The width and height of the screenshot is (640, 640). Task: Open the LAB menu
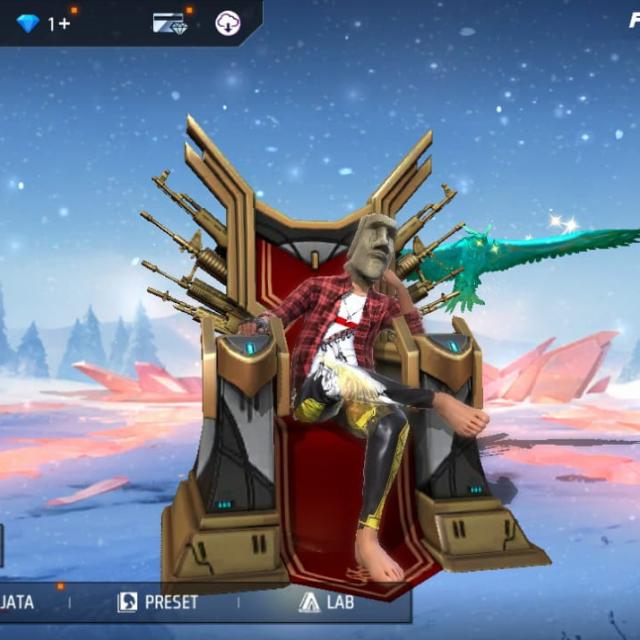pos(327,602)
